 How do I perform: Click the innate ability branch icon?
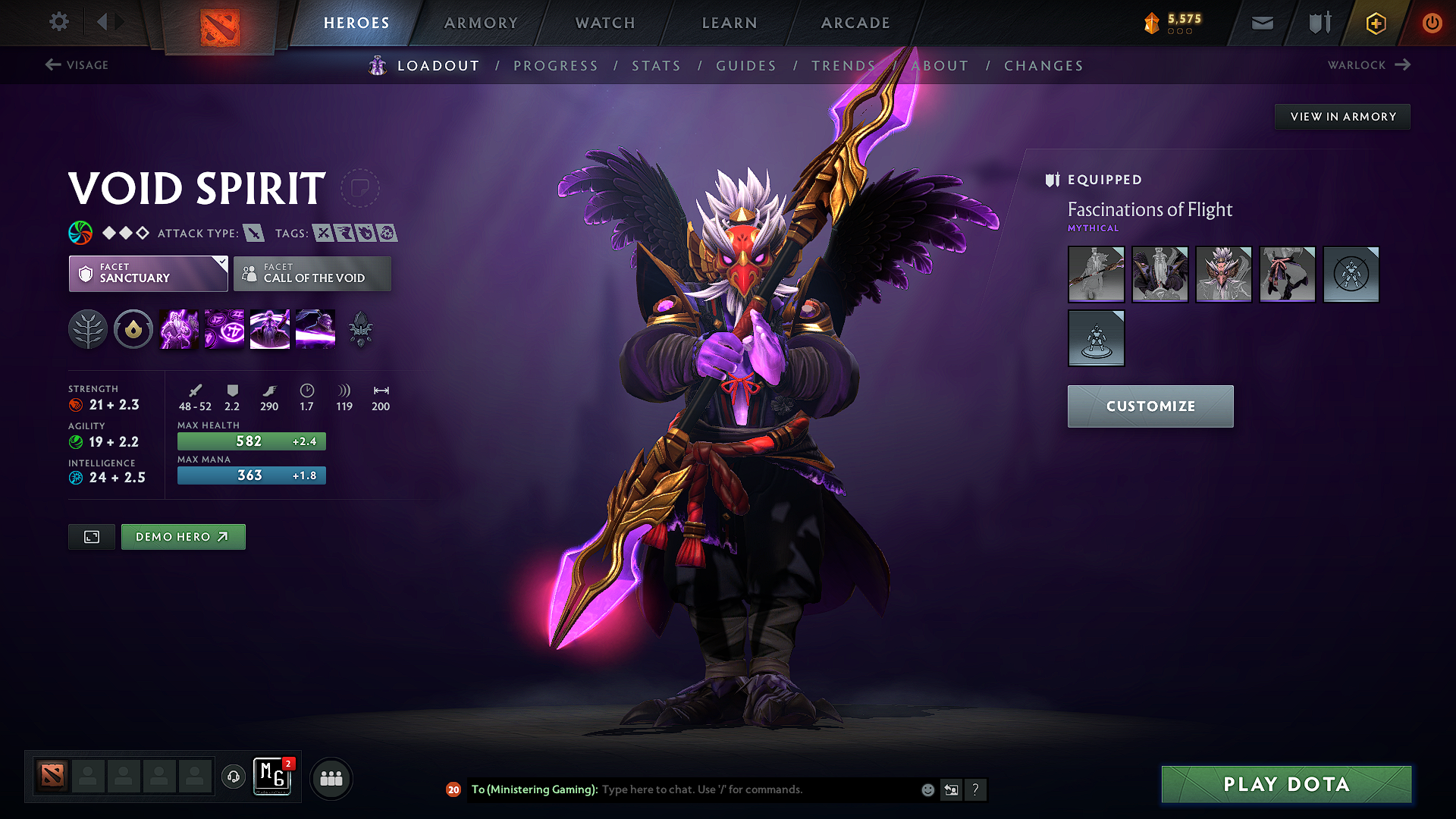[88, 328]
